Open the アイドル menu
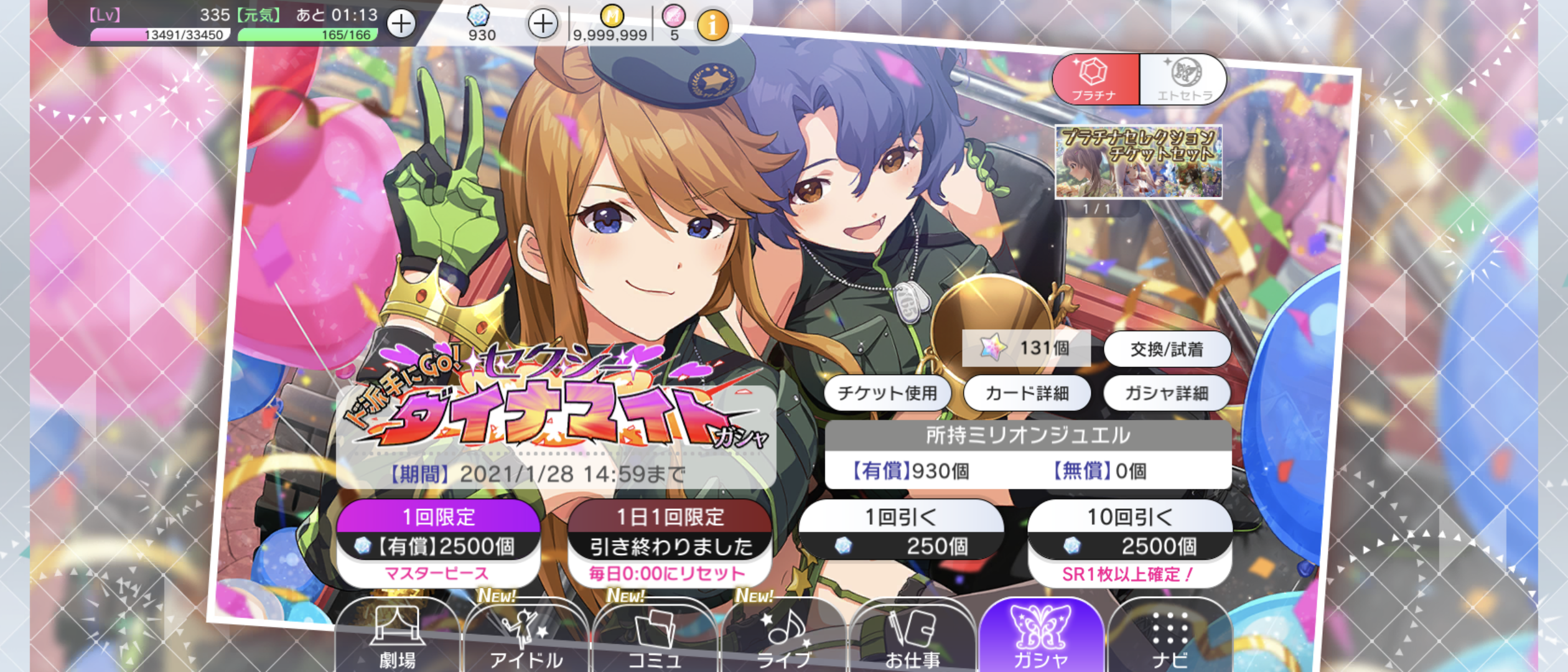Screen dimensions: 1568x672 click(526, 638)
